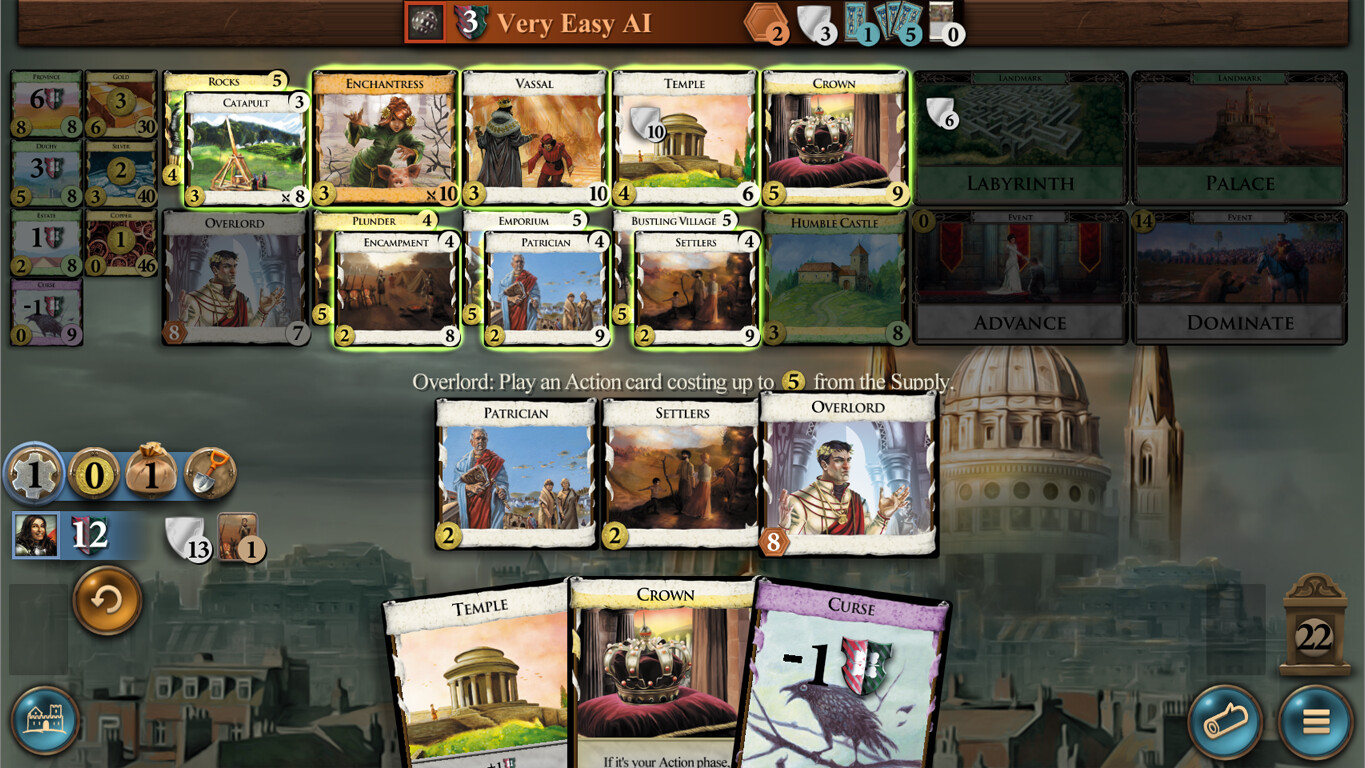Click the kingdom overview castle icon
The image size is (1365, 768).
pos(47,720)
